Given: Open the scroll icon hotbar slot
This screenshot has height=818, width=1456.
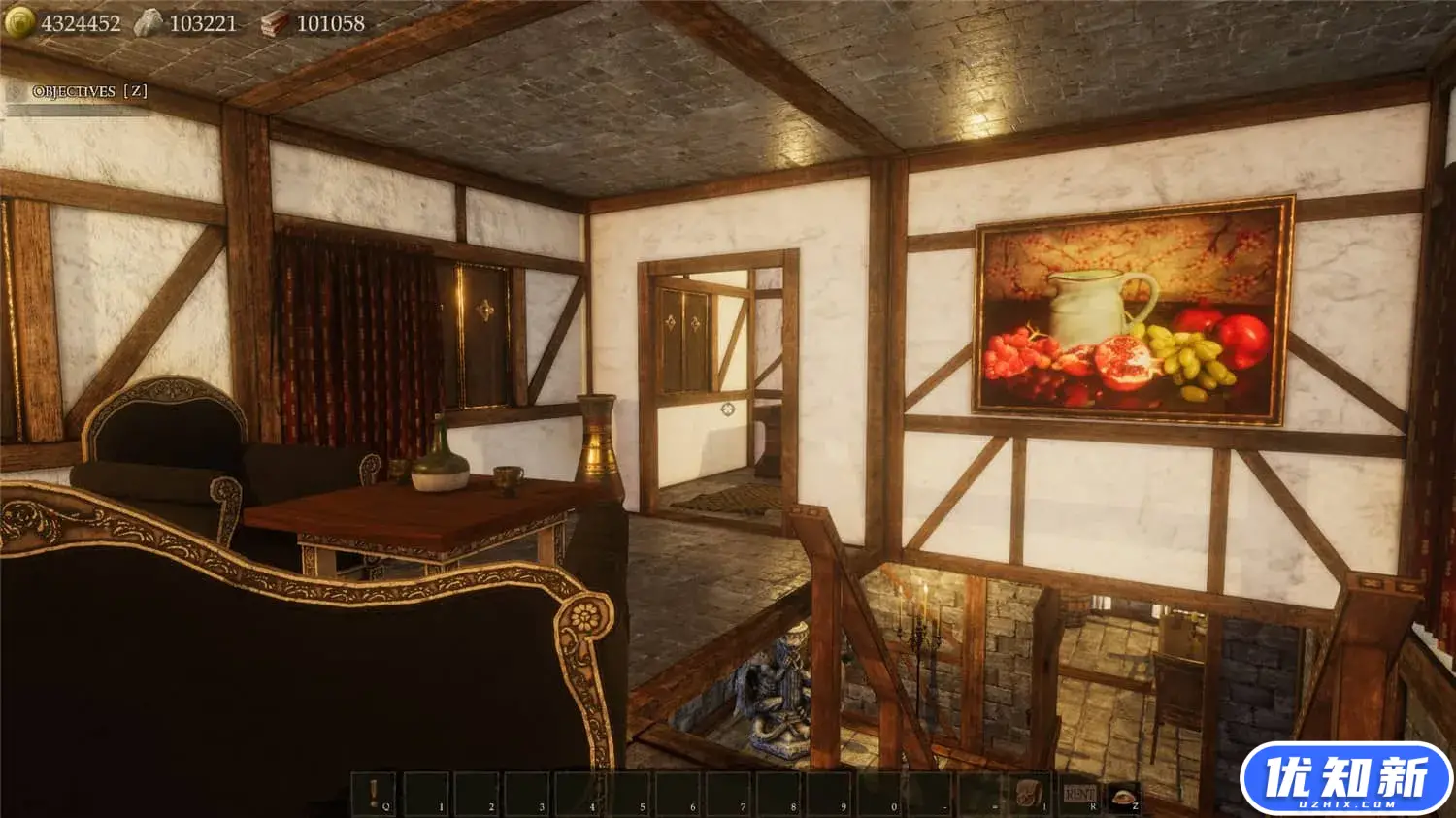Looking at the screenshot, I should (1029, 794).
